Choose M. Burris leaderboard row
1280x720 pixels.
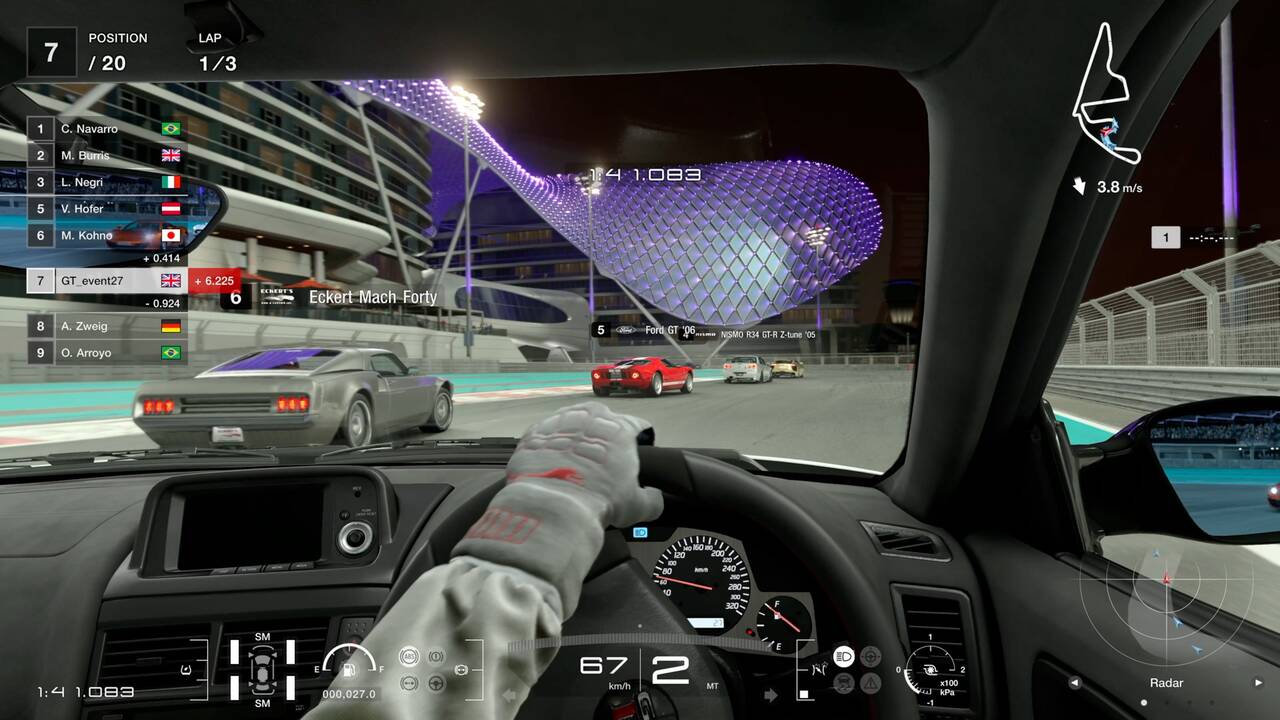click(107, 155)
